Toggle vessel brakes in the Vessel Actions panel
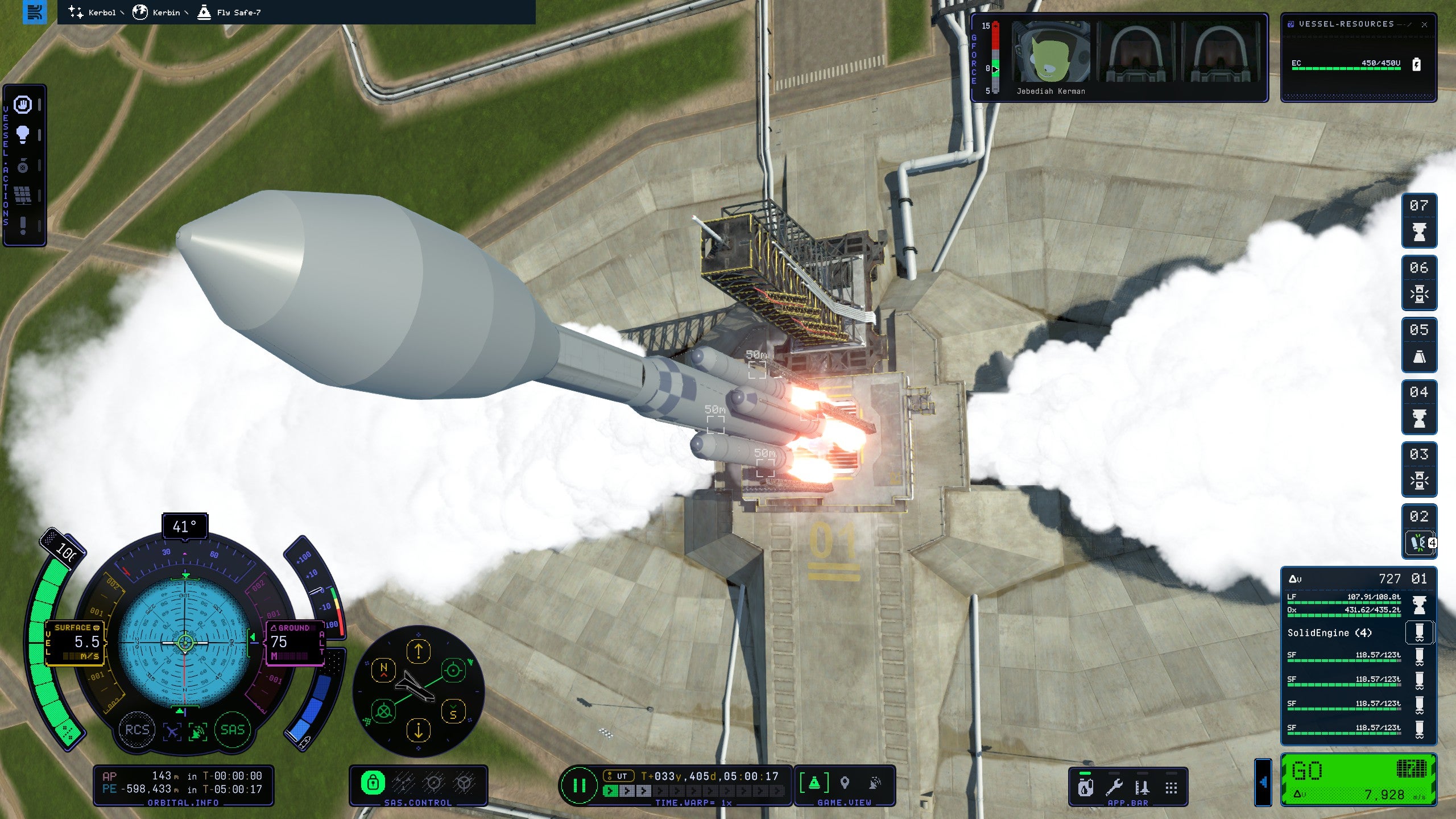This screenshot has width=1456, height=819. 22,104
